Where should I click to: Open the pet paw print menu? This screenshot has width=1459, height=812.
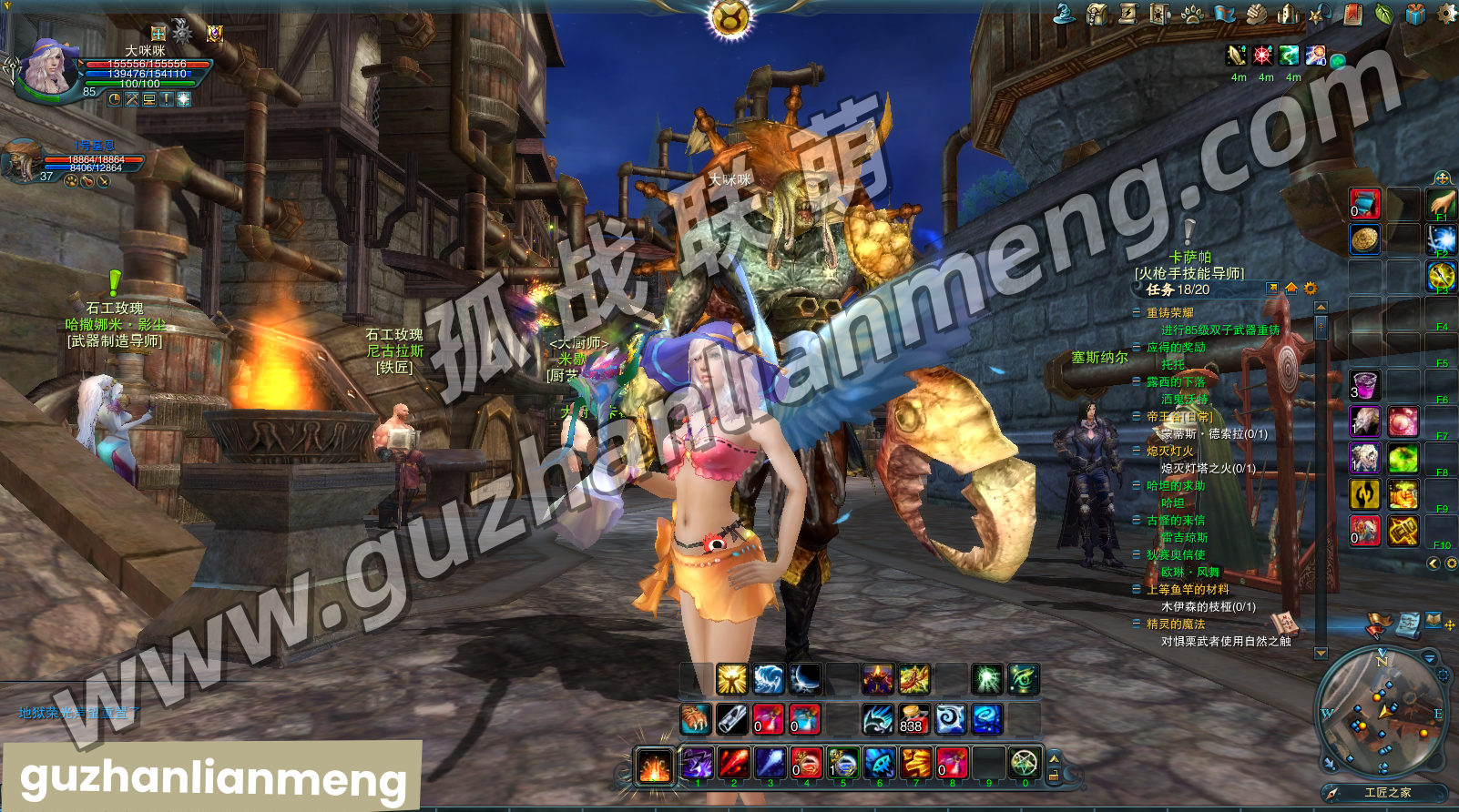coord(1192,14)
